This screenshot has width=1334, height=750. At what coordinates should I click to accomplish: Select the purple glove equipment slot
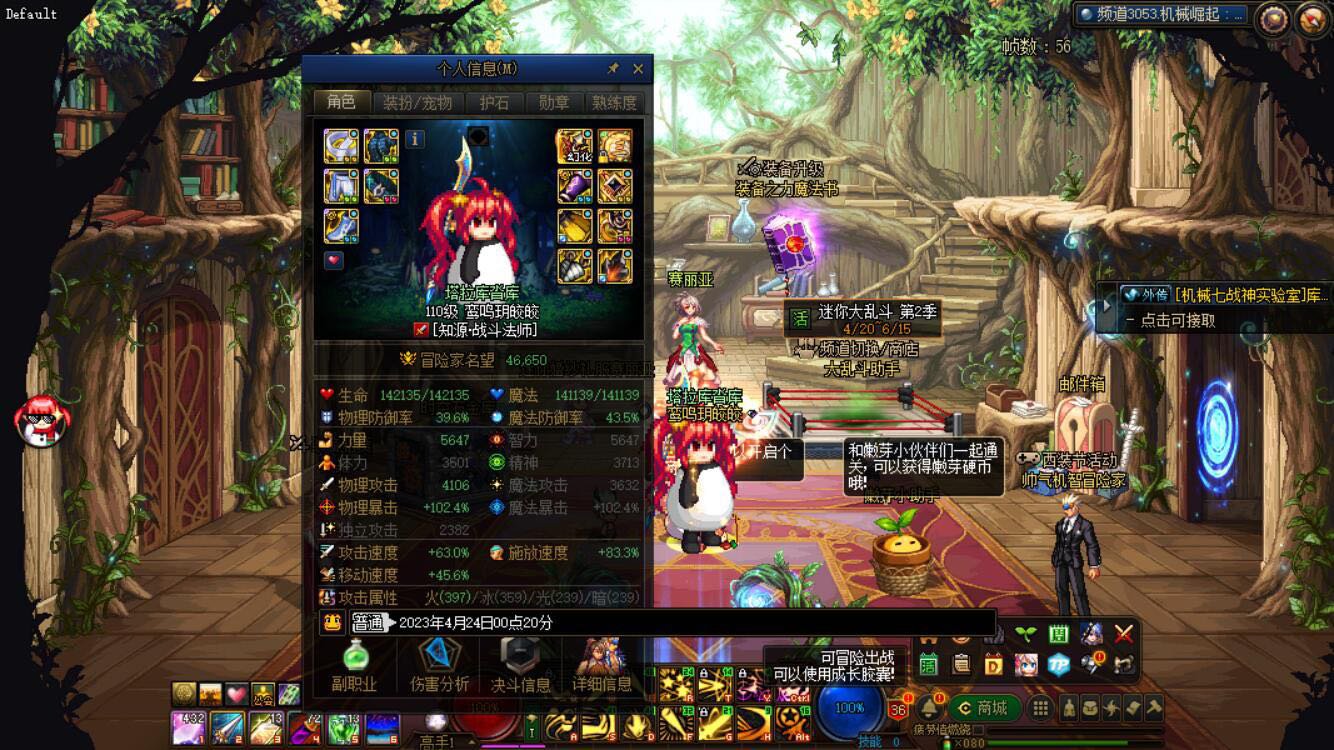coord(574,186)
